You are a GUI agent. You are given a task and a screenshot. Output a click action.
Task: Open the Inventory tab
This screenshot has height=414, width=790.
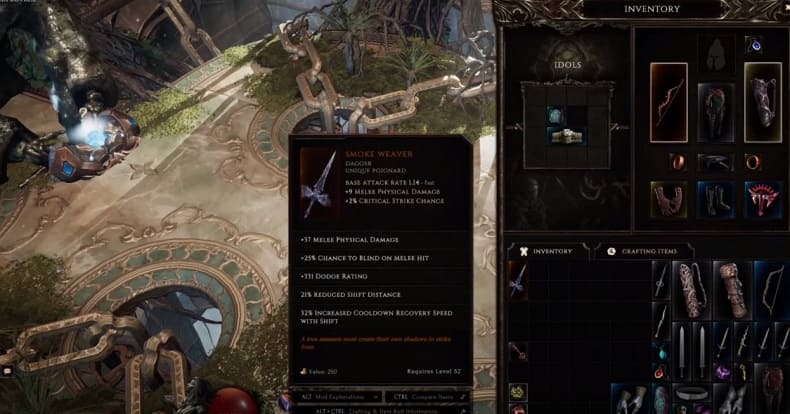[546, 251]
